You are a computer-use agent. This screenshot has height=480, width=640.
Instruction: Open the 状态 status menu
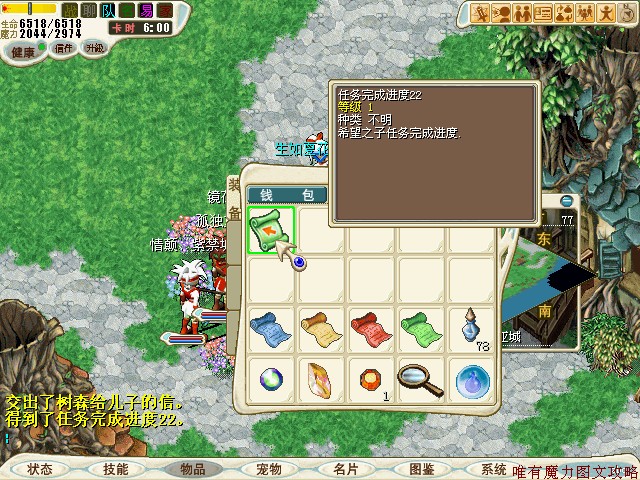(x=40, y=468)
